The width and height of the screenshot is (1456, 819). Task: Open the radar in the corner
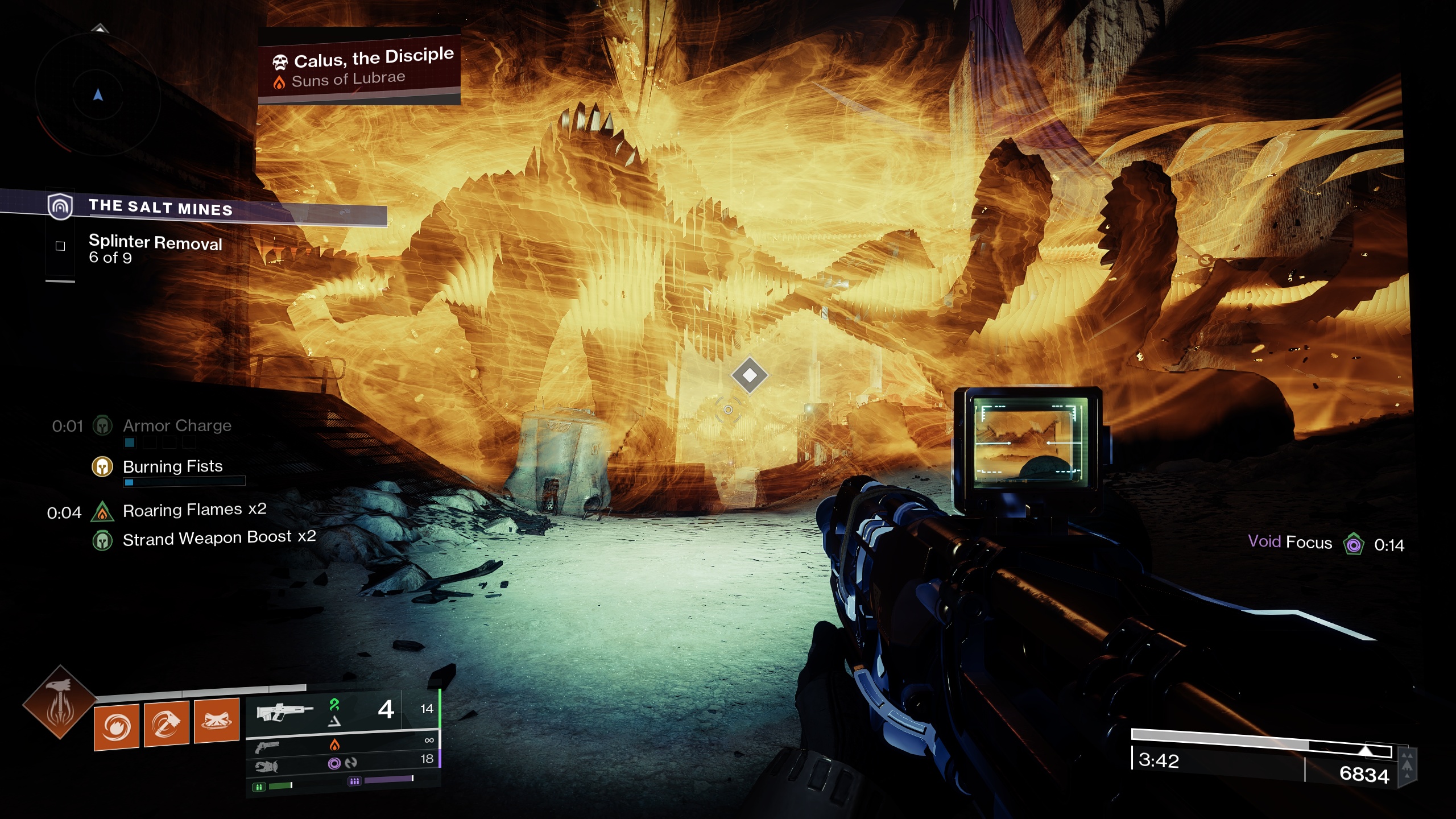point(98,95)
